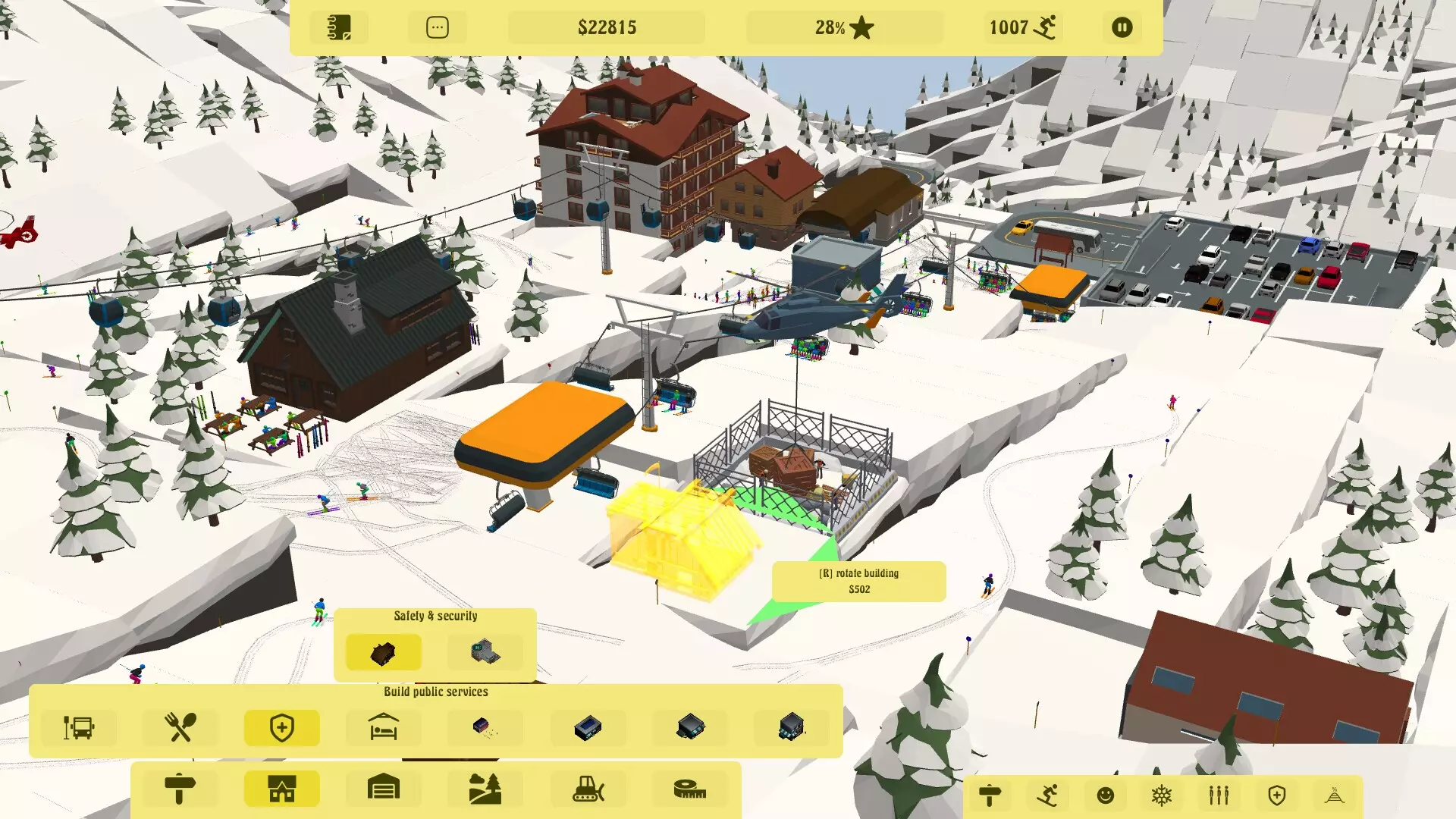This screenshot has height=819, width=1456.
Task: Open the terrain landscaping tool
Action: (485, 789)
